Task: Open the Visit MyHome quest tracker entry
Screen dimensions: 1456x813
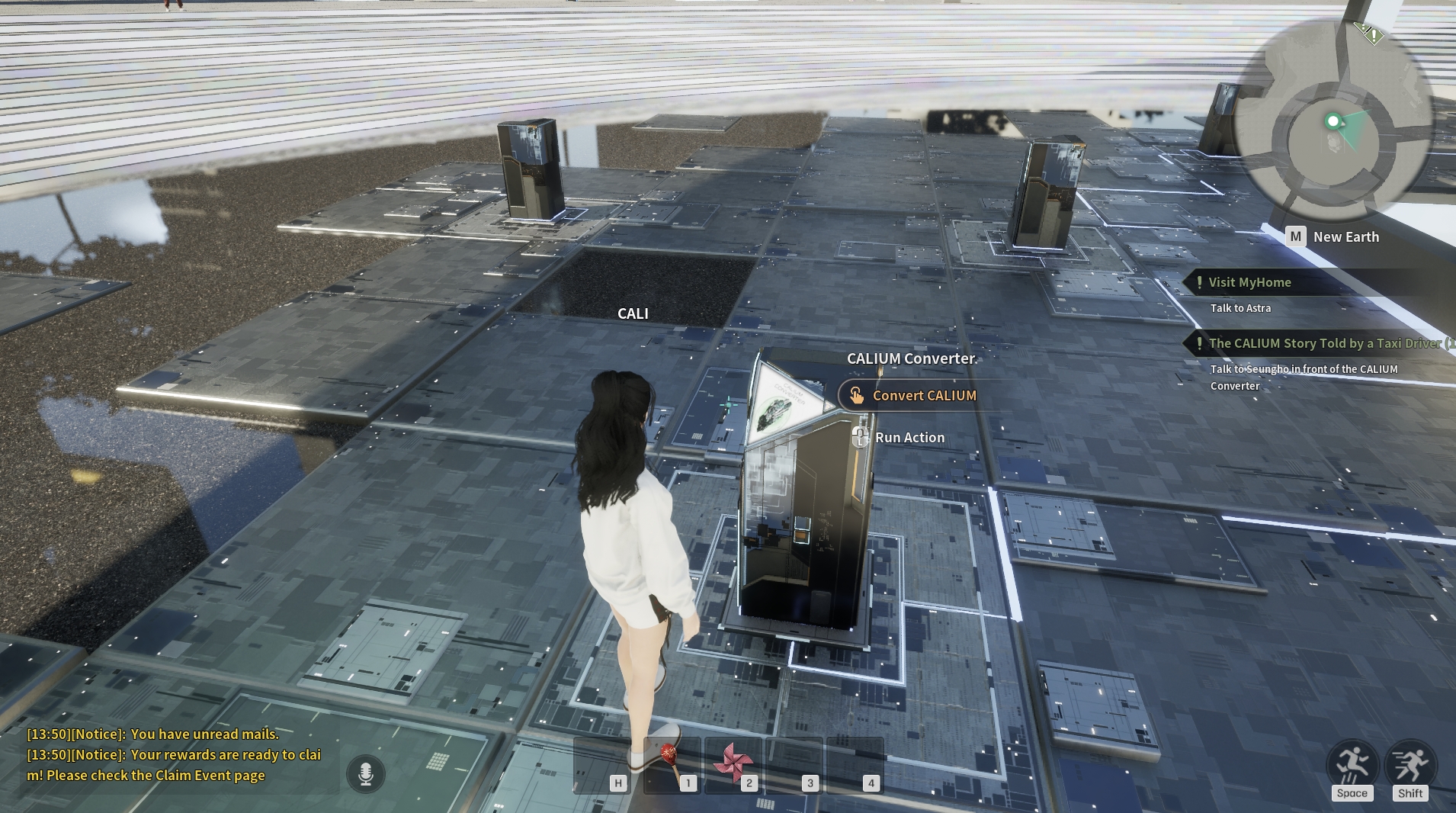Action: click(x=1249, y=282)
